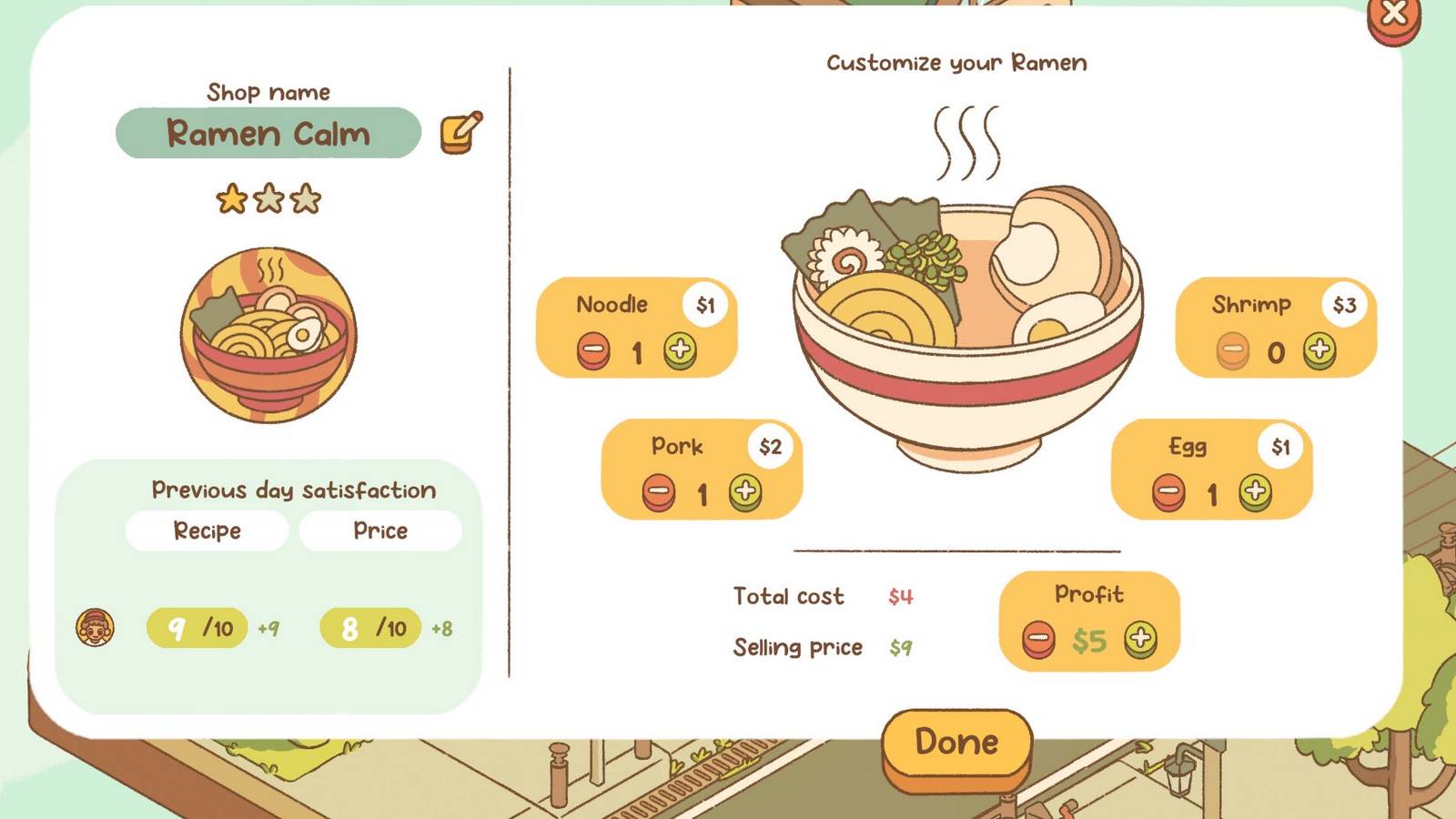Click the Ramen Calm name field
The height and width of the screenshot is (819, 1456).
tap(268, 133)
